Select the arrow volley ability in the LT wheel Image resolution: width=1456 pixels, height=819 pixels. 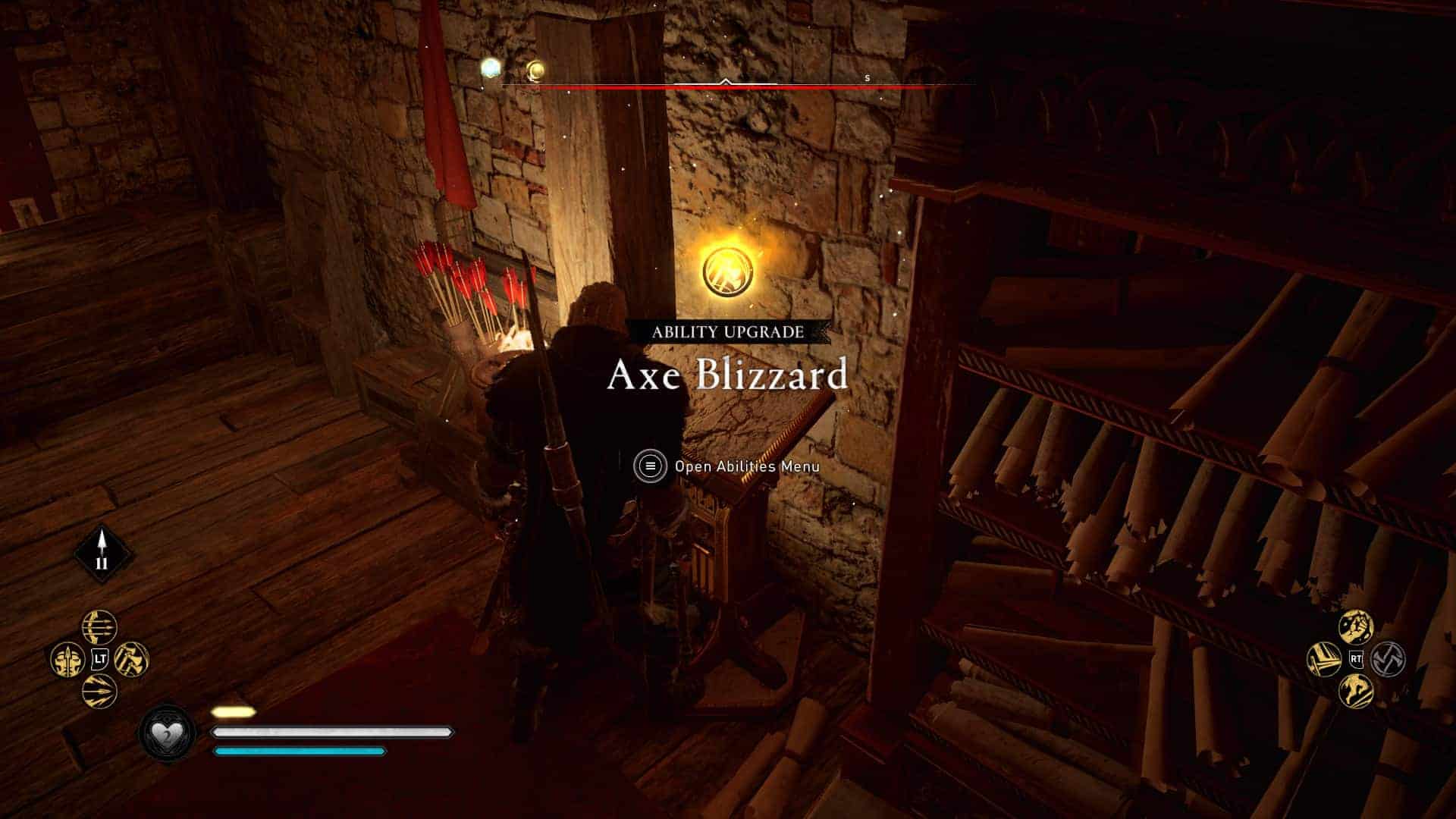(98, 689)
